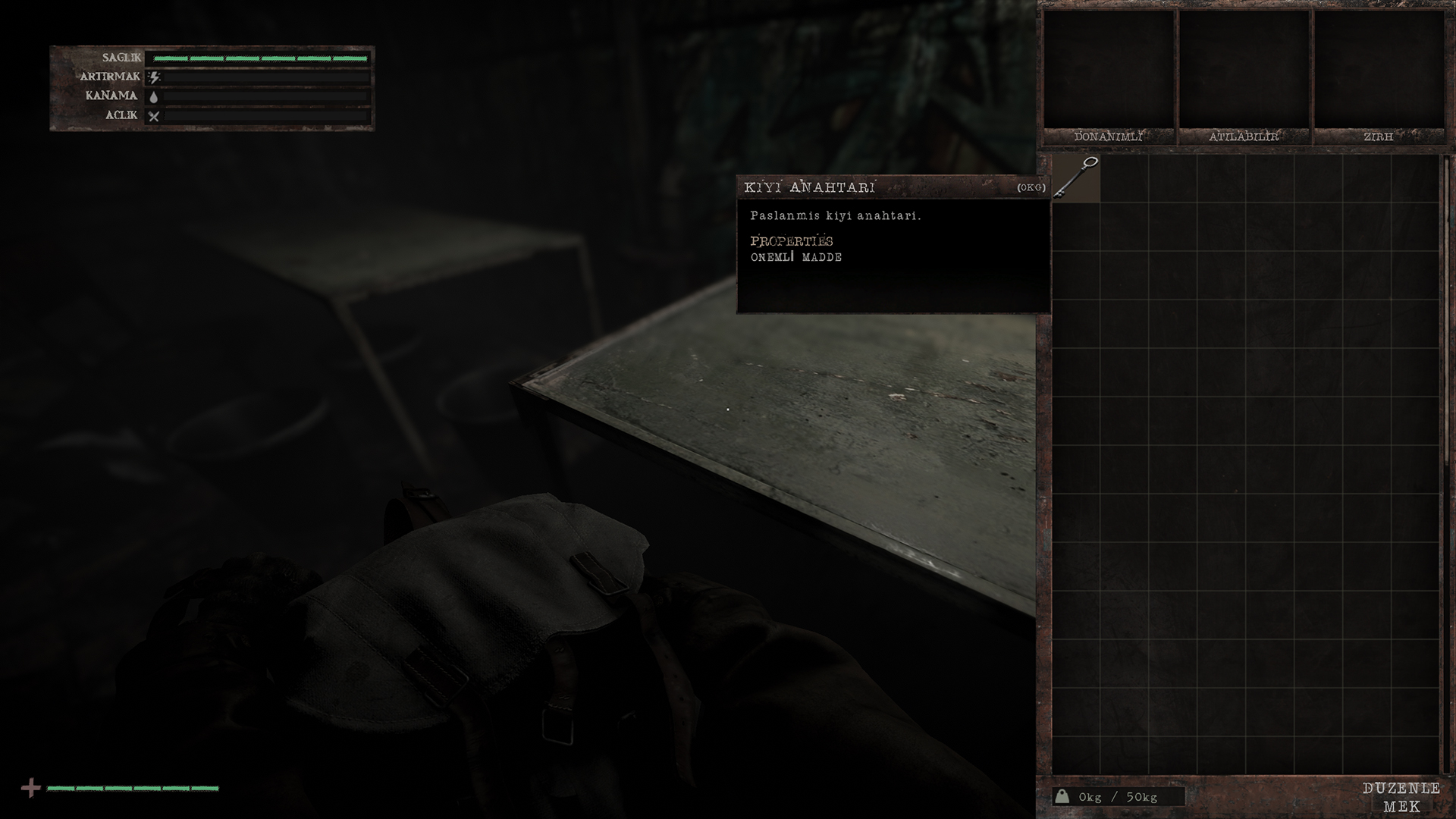This screenshot has height=819, width=1456.
Task: Select the rusty key in inventory
Action: click(1077, 178)
